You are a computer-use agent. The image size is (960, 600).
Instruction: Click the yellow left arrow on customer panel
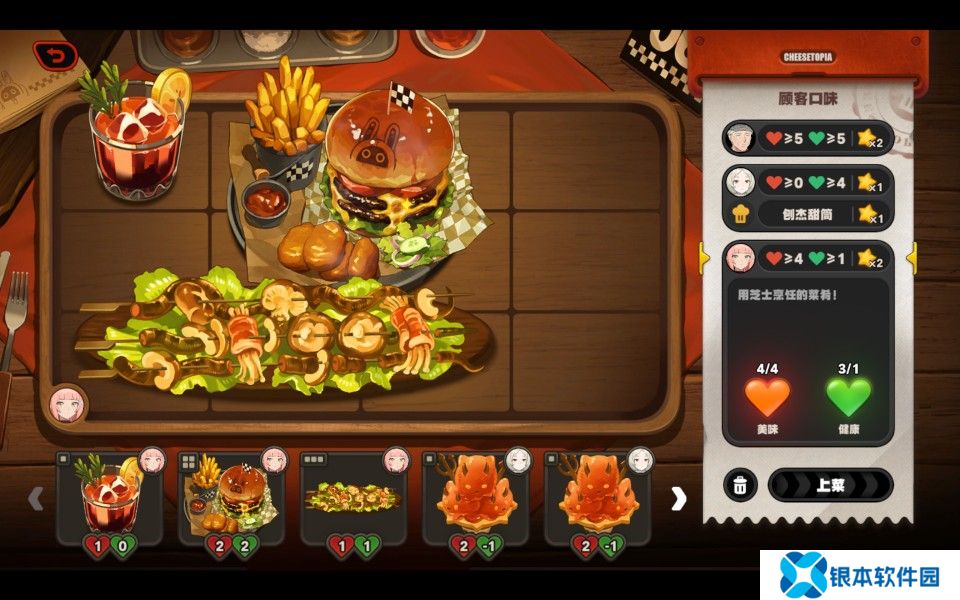tap(704, 258)
